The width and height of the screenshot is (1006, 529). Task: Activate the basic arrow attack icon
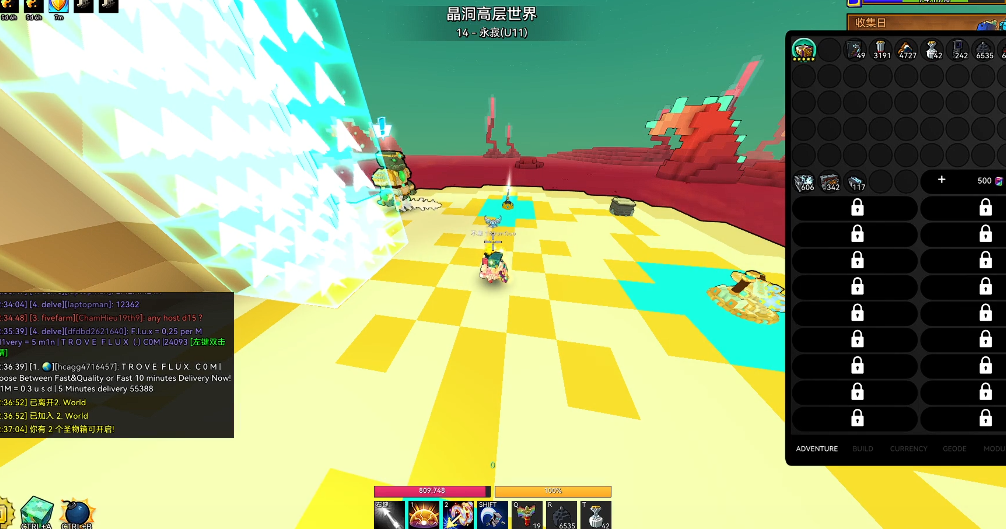[x=388, y=514]
